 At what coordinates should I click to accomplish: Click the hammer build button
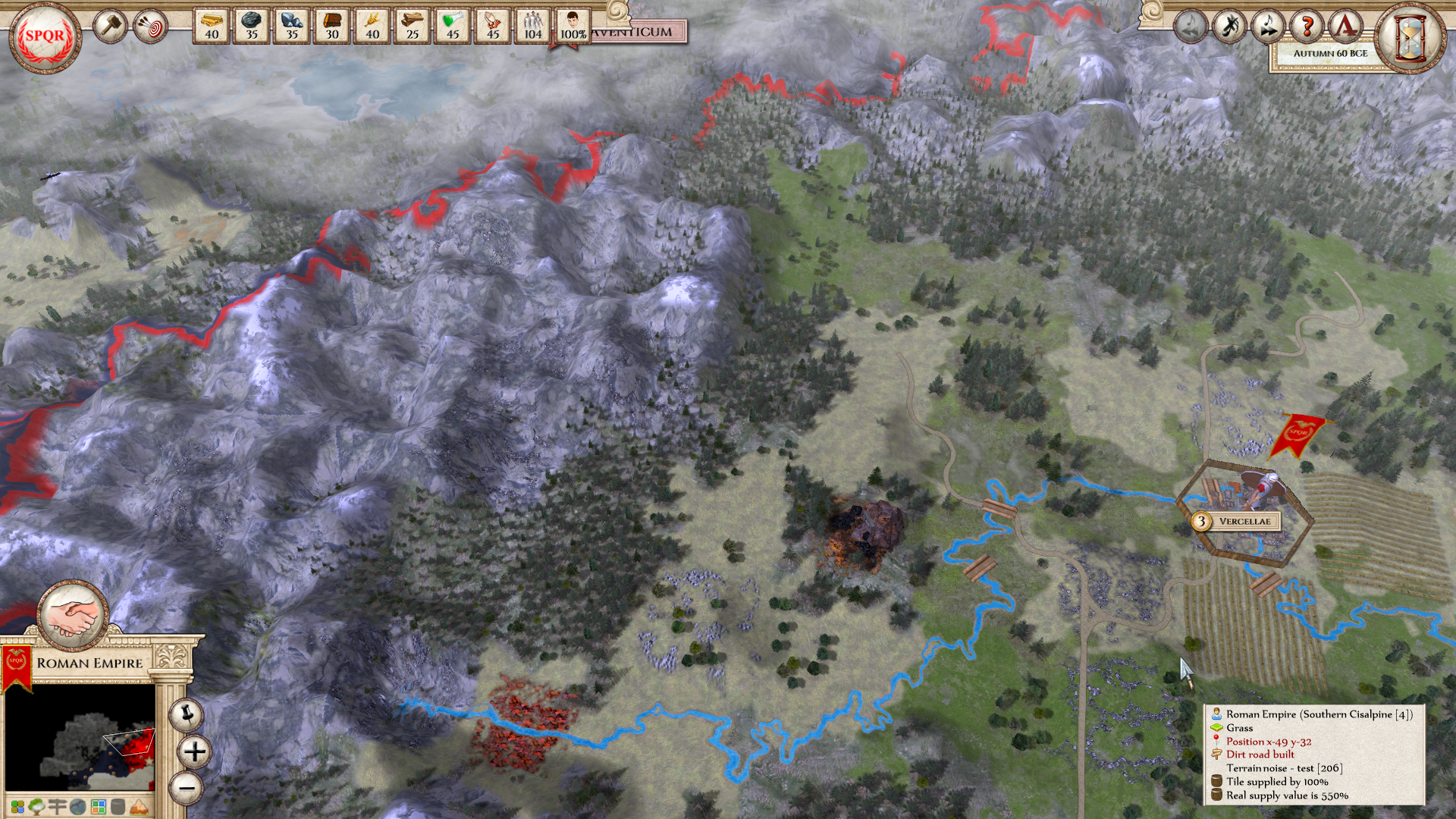point(110,27)
